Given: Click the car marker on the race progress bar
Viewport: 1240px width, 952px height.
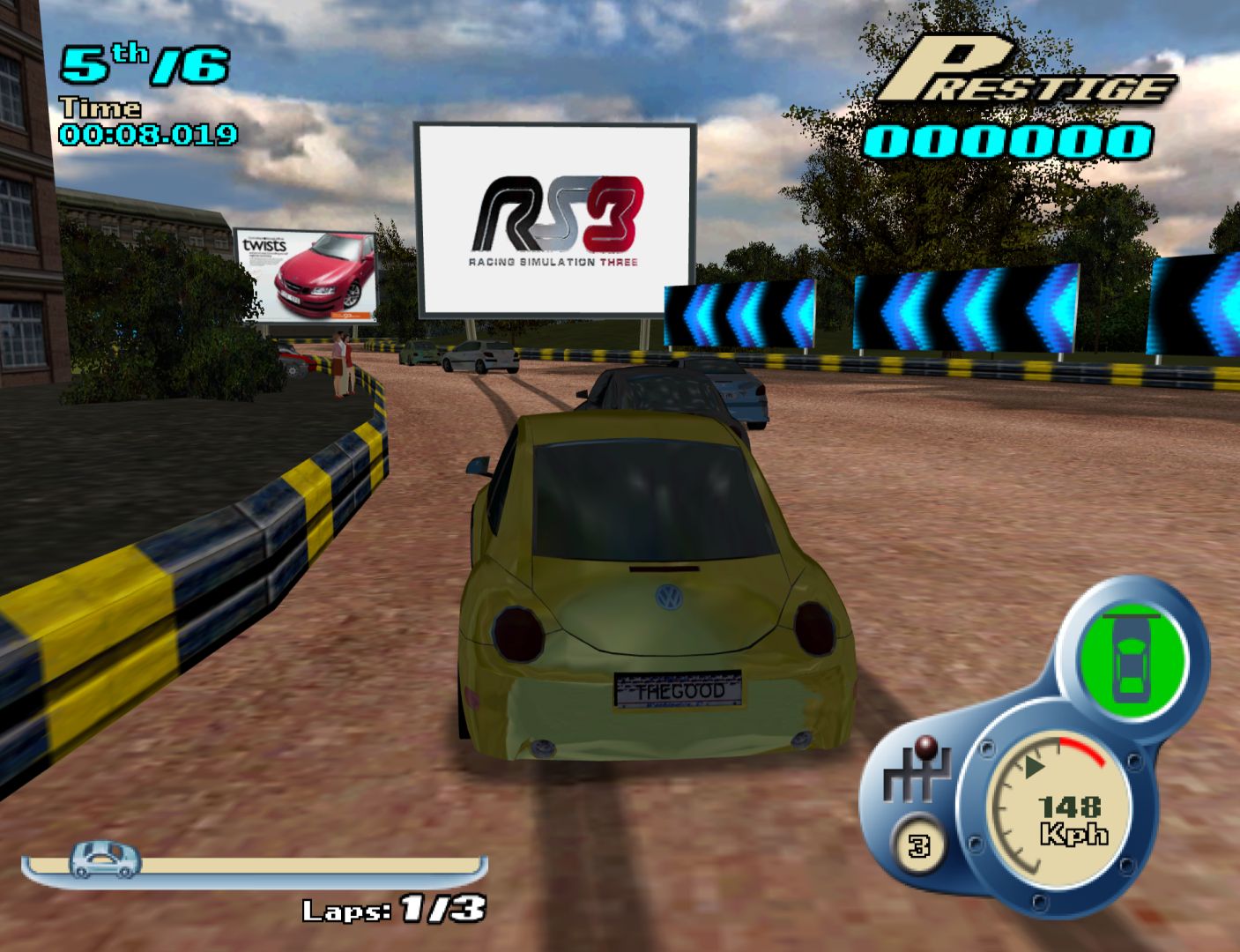Looking at the screenshot, I should [106, 859].
